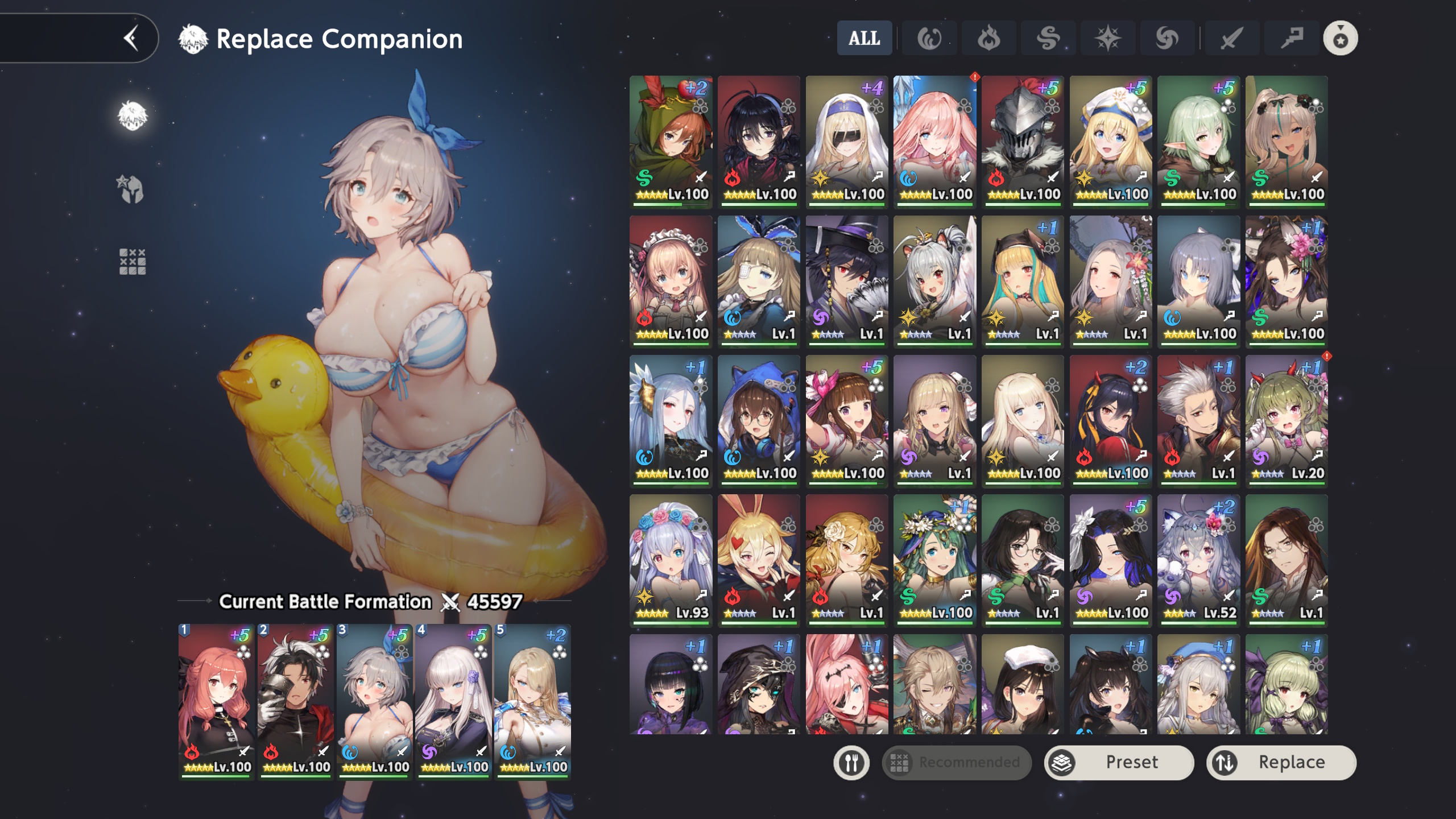The width and height of the screenshot is (1456, 819).
Task: Select formation slot 5 blonde companion
Action: click(532, 701)
